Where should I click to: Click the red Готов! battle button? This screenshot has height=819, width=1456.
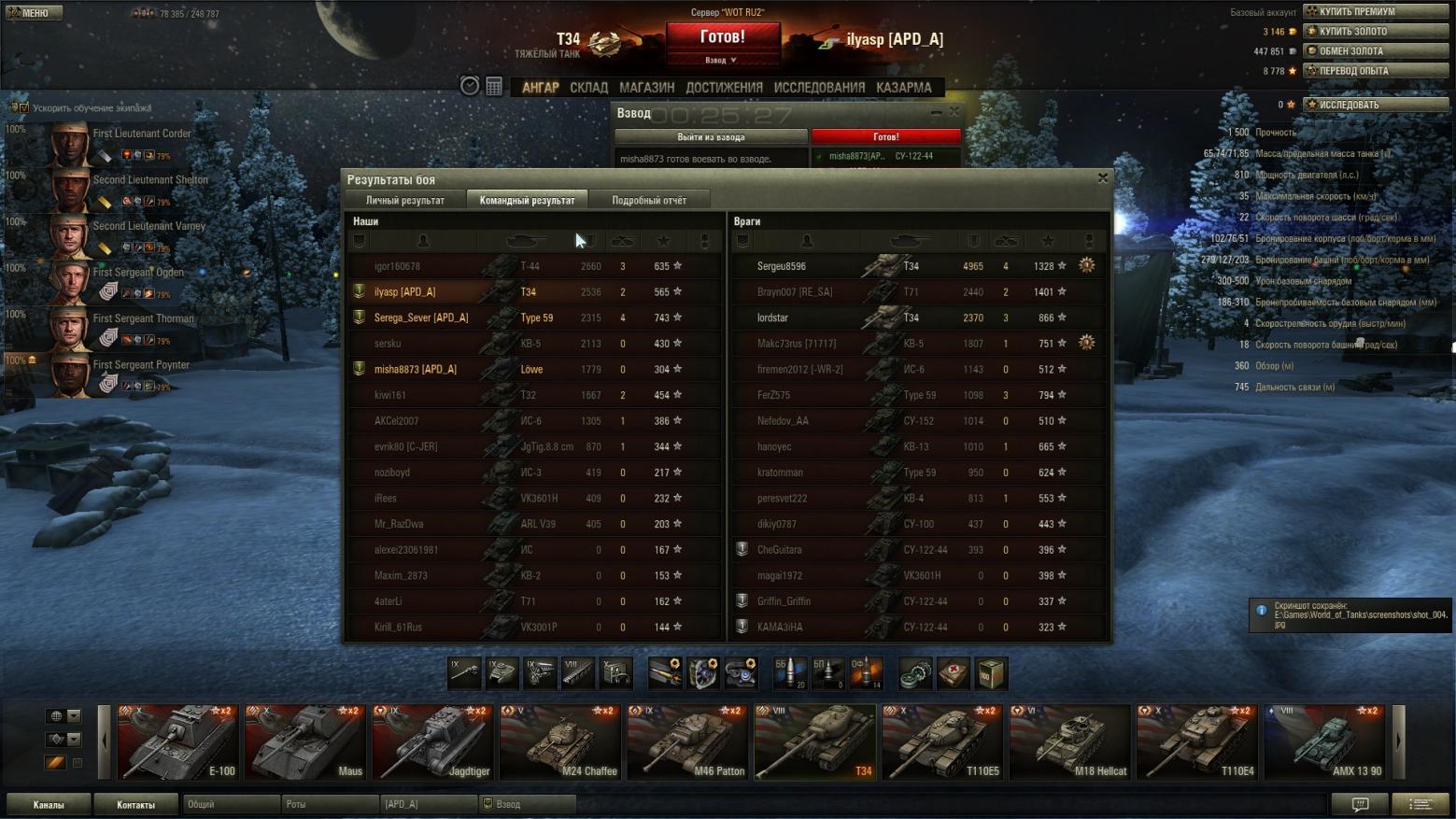coord(722,37)
